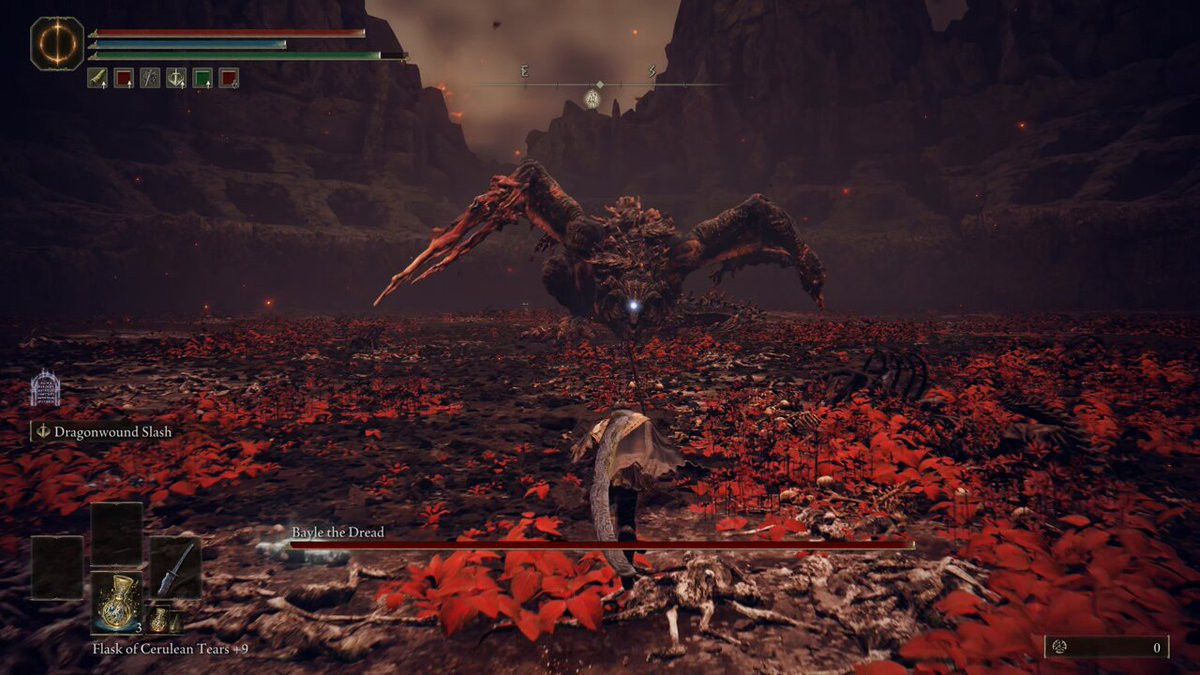Select the Flask of Cerulean Tears slot

[x=118, y=598]
